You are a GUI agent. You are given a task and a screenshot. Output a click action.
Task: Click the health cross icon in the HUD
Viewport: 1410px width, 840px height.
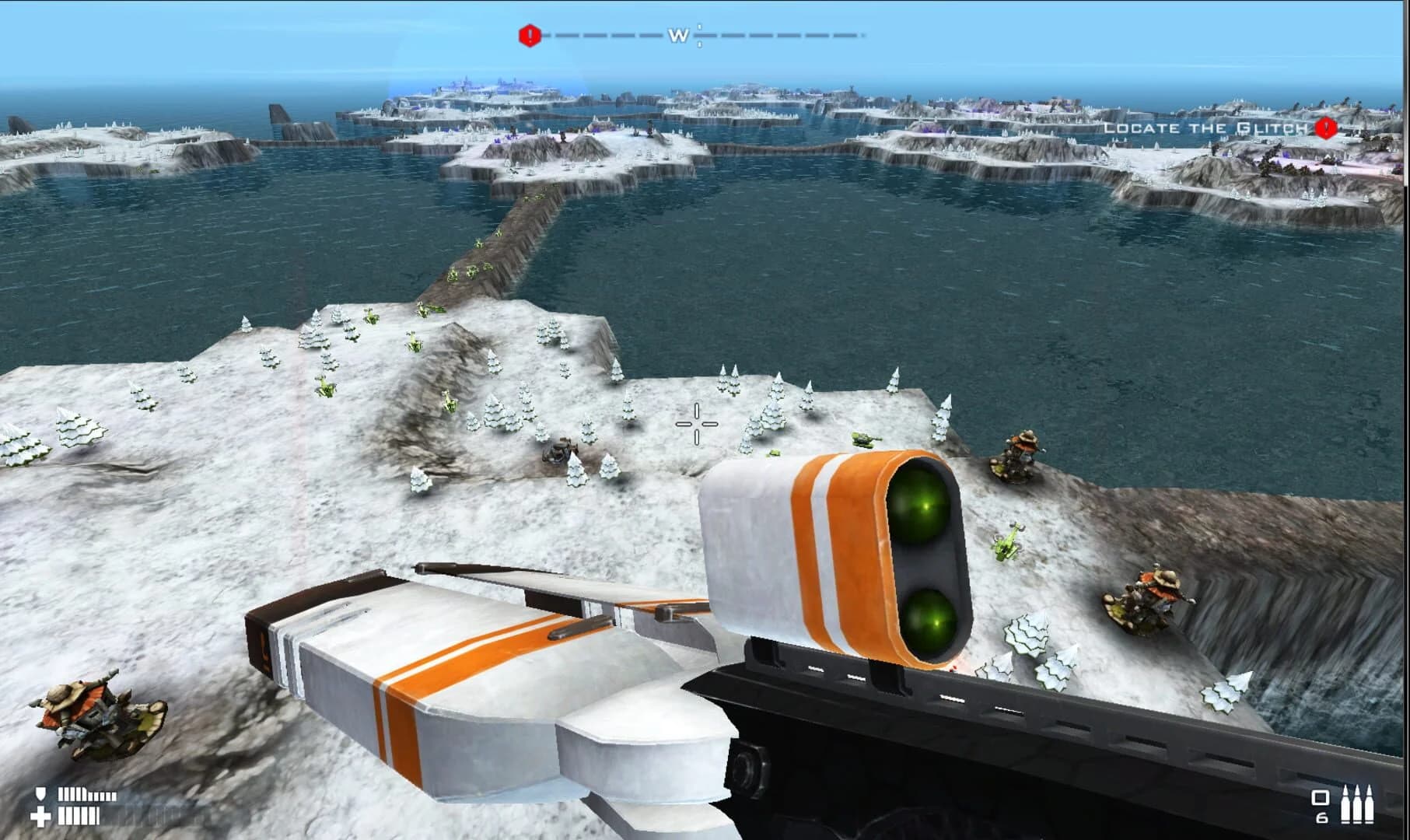click(40, 817)
